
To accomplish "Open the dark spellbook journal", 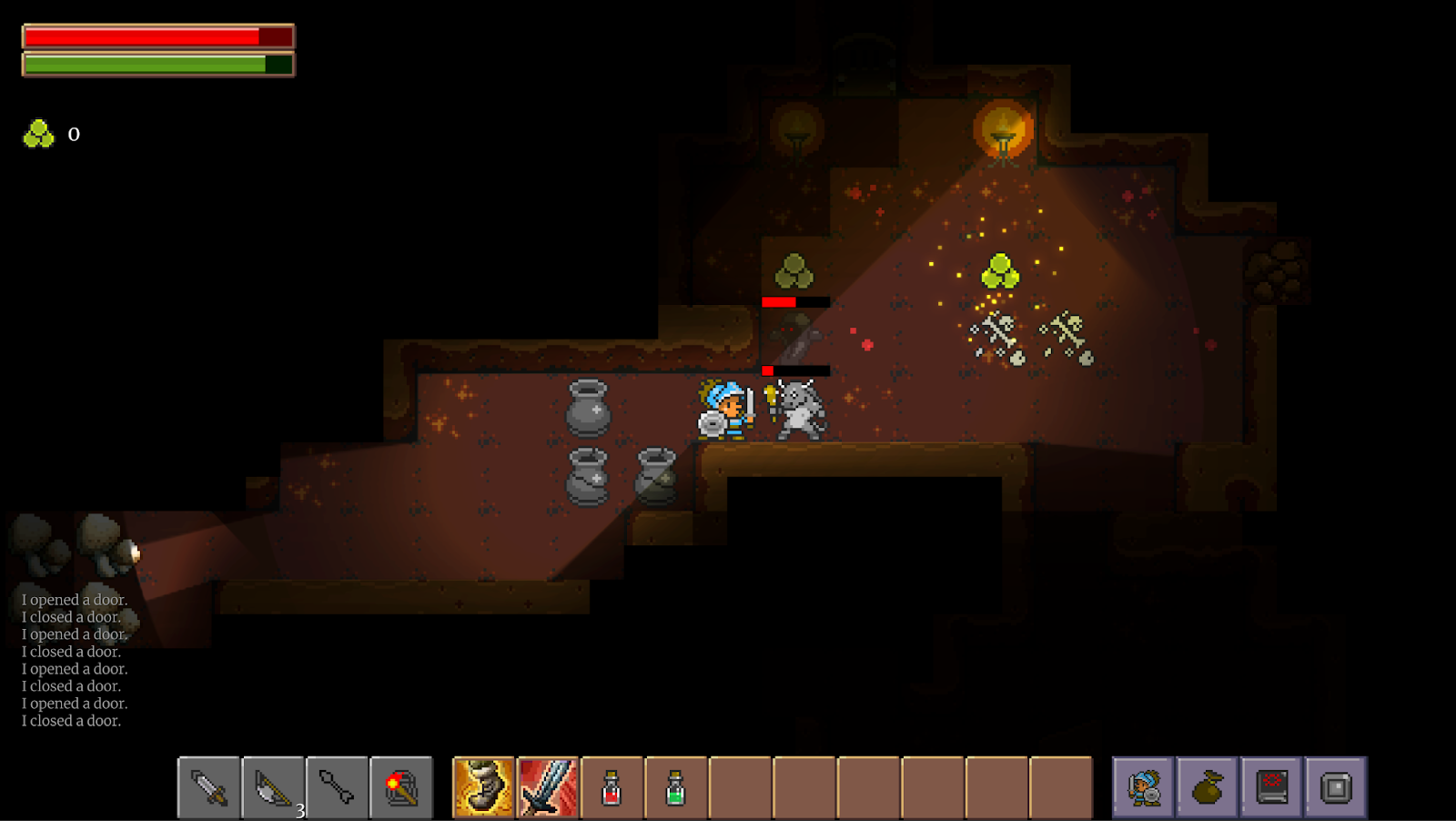I will pos(1272,787).
